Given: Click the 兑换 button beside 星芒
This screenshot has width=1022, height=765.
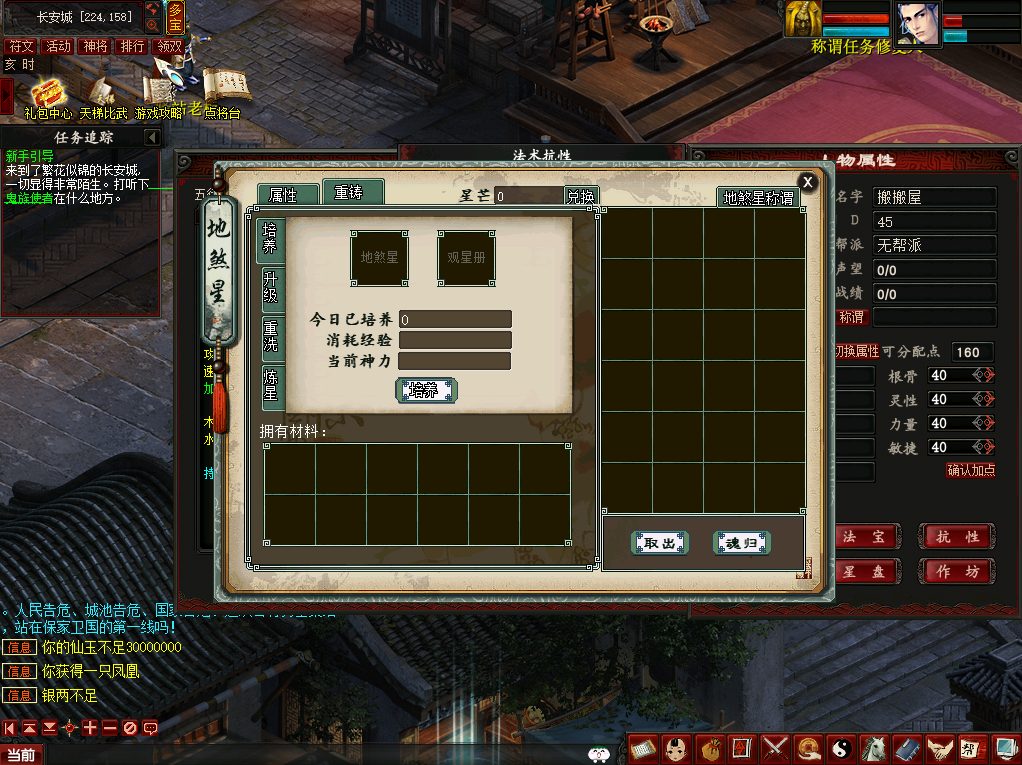Looking at the screenshot, I should pos(580,197).
